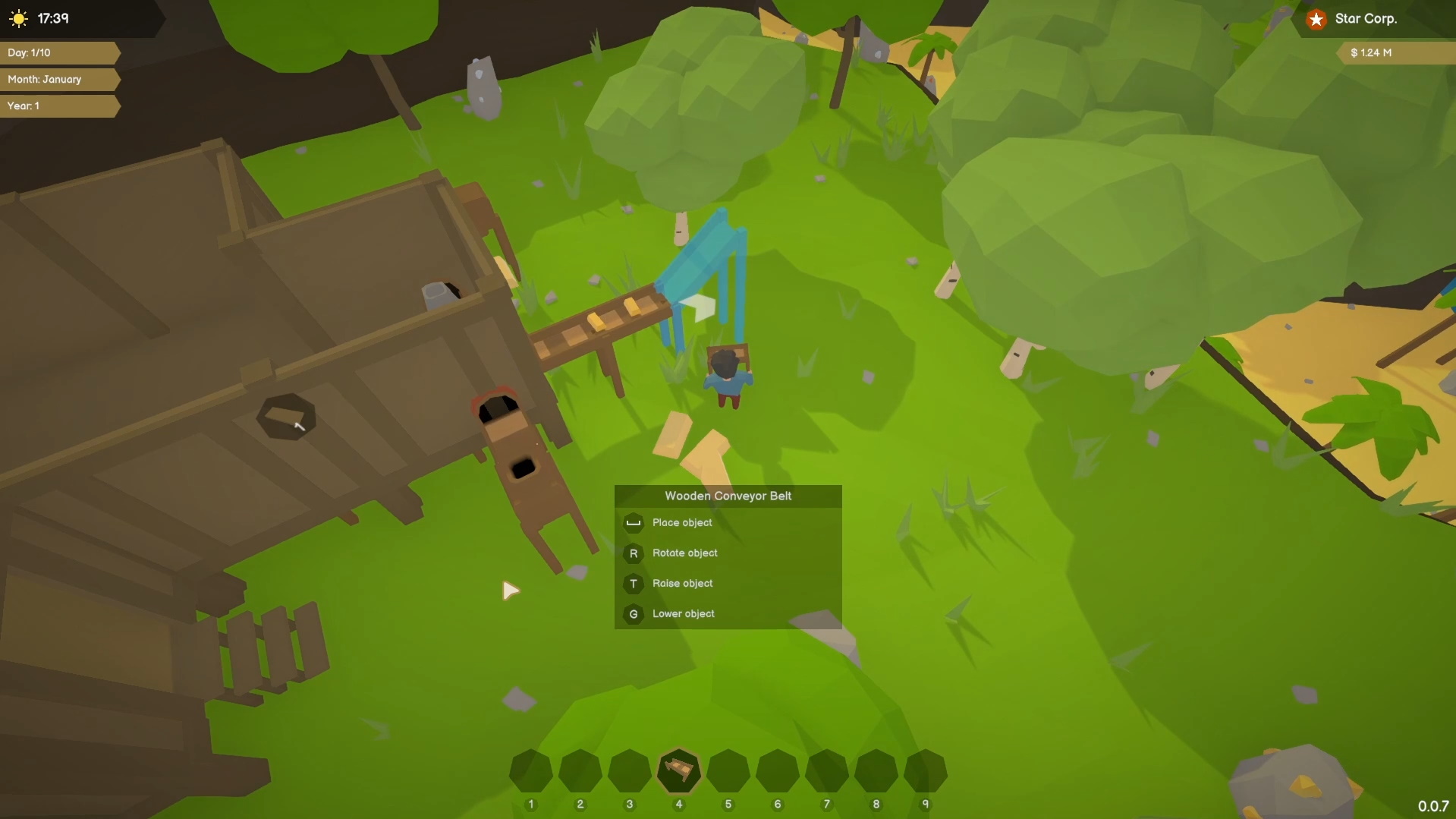Click the last hotbar slot, number 9
The height and width of the screenshot is (819, 1456).
tap(926, 771)
